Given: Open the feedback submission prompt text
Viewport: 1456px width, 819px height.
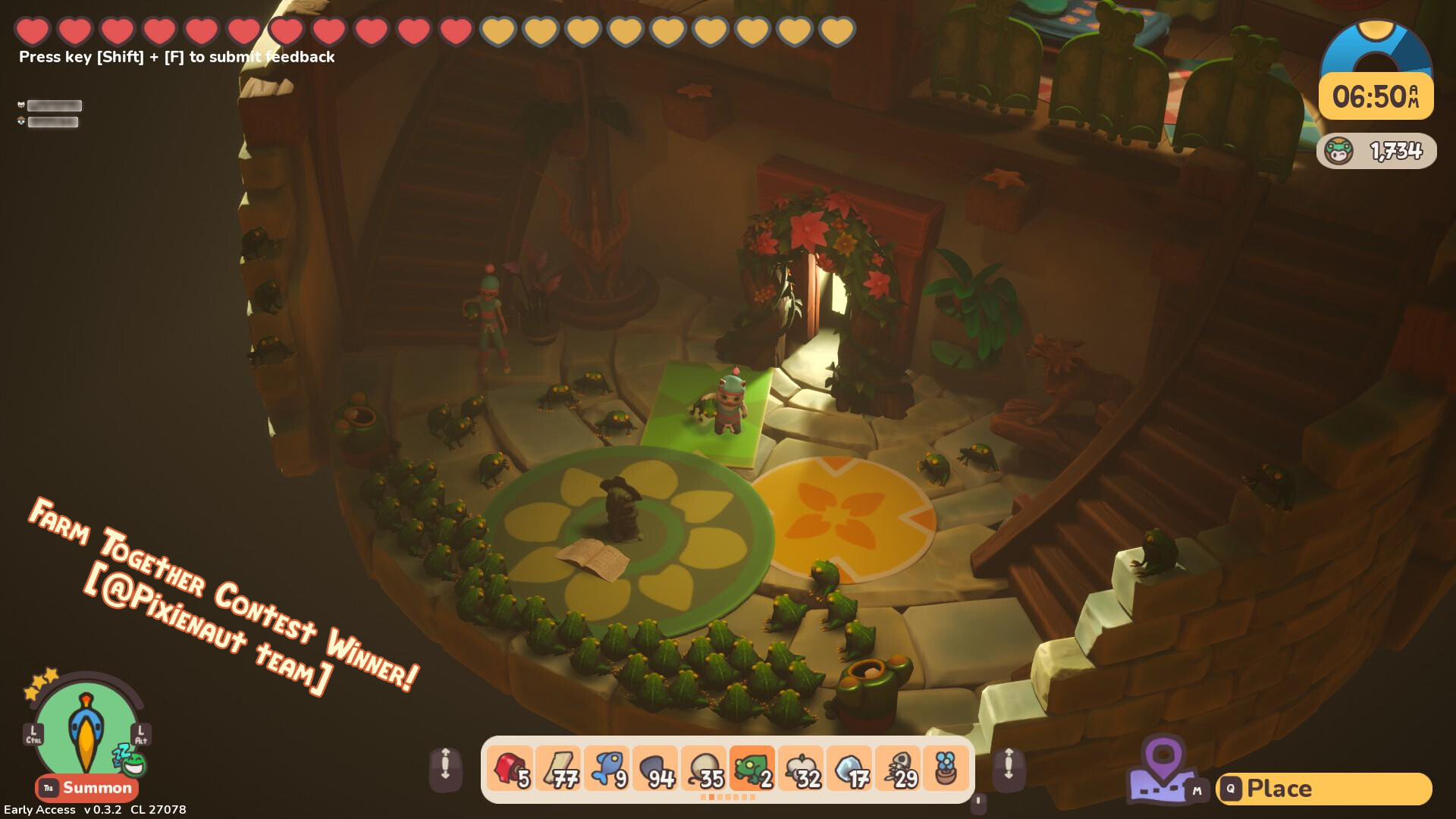Looking at the screenshot, I should tap(176, 56).
